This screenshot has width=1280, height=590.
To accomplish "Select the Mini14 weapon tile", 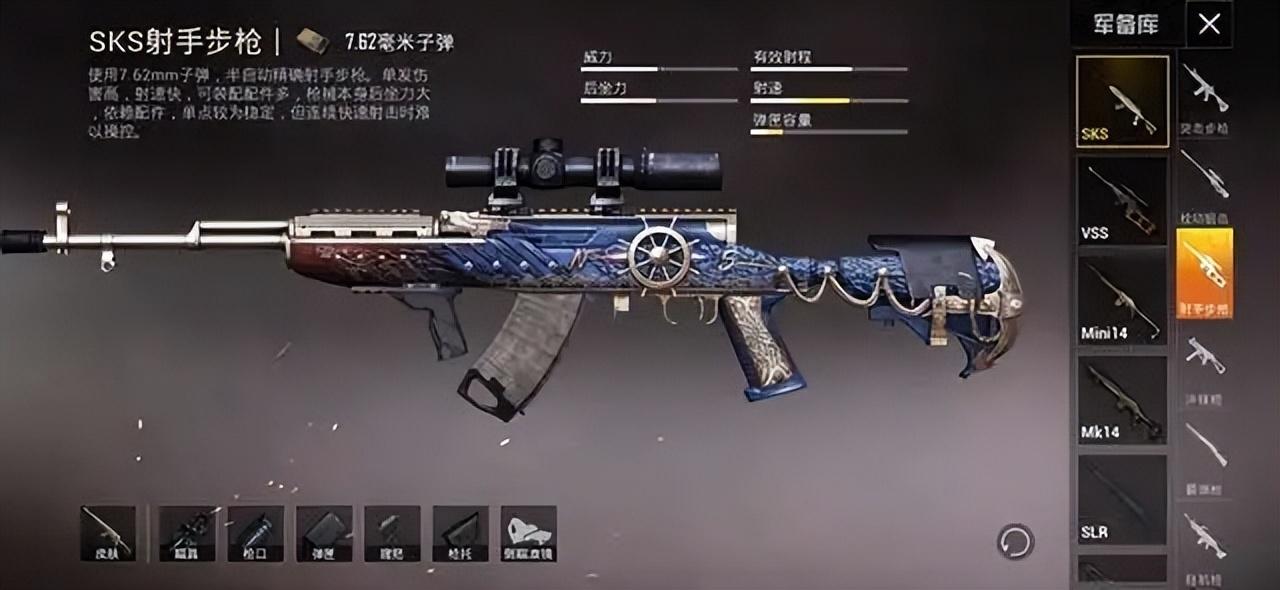I will pyautogui.click(x=1122, y=299).
